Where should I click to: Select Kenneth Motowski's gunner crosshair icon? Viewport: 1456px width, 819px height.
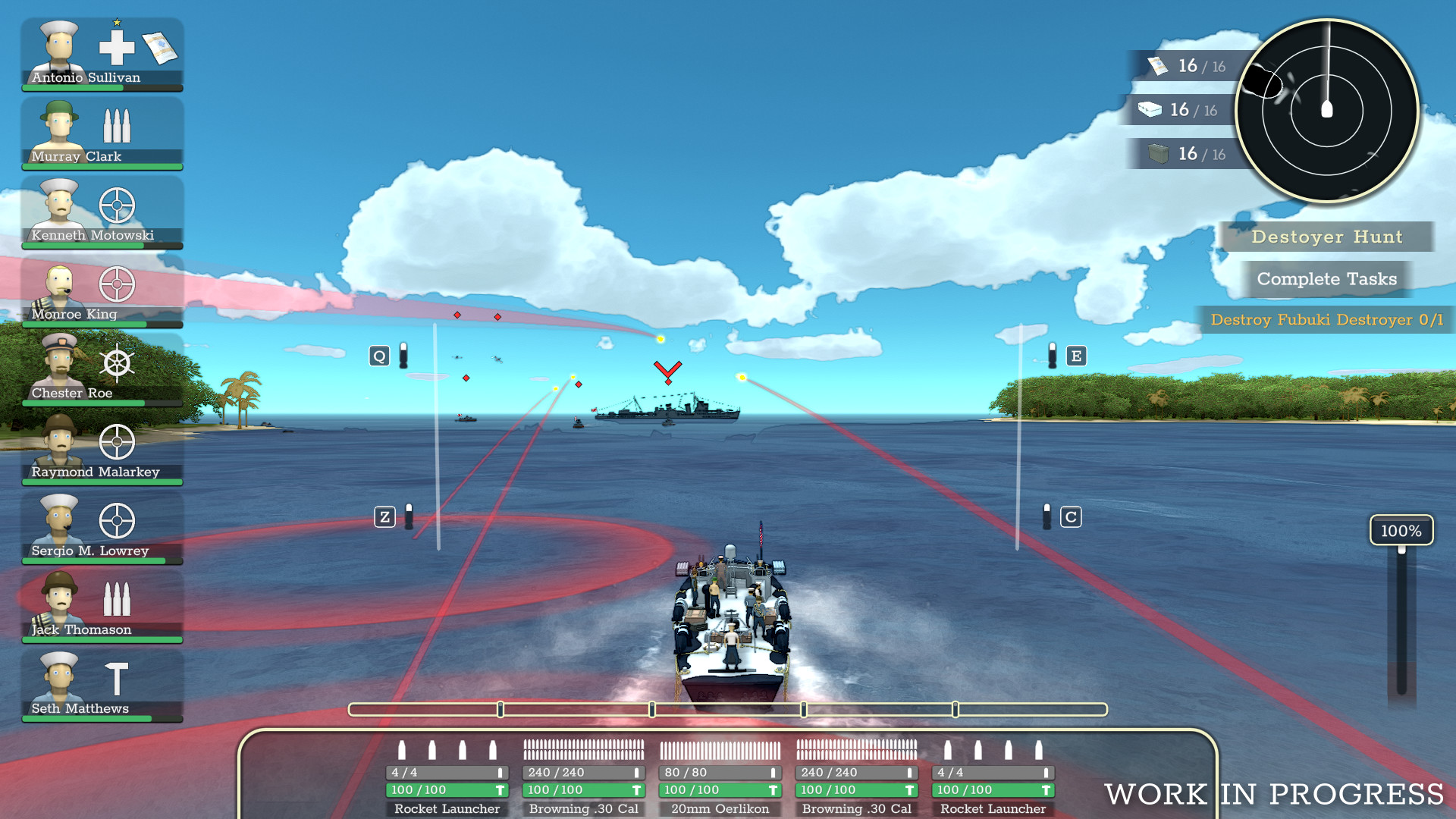point(118,205)
